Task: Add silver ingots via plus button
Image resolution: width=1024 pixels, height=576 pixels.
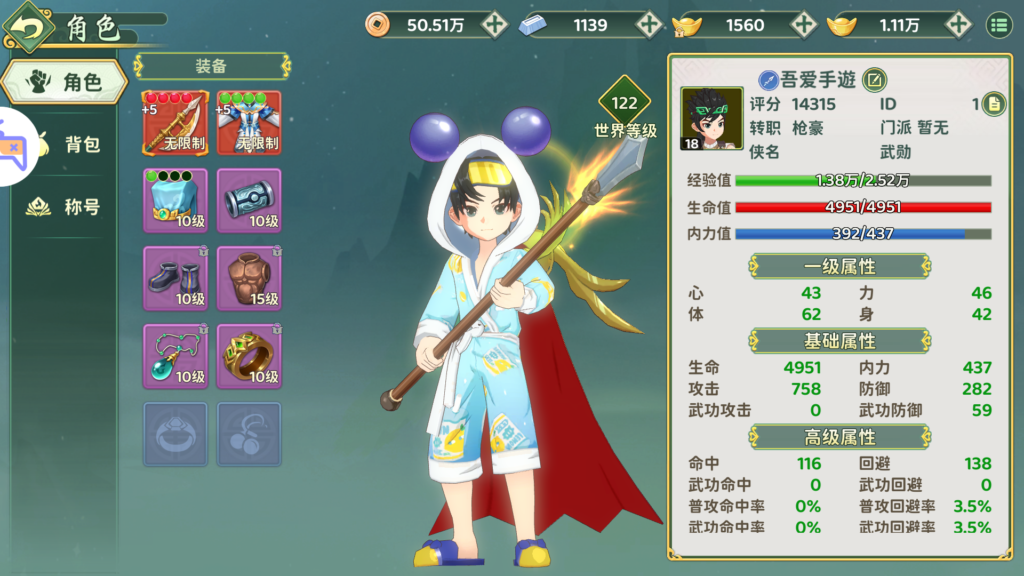Action: pyautogui.click(x=650, y=25)
